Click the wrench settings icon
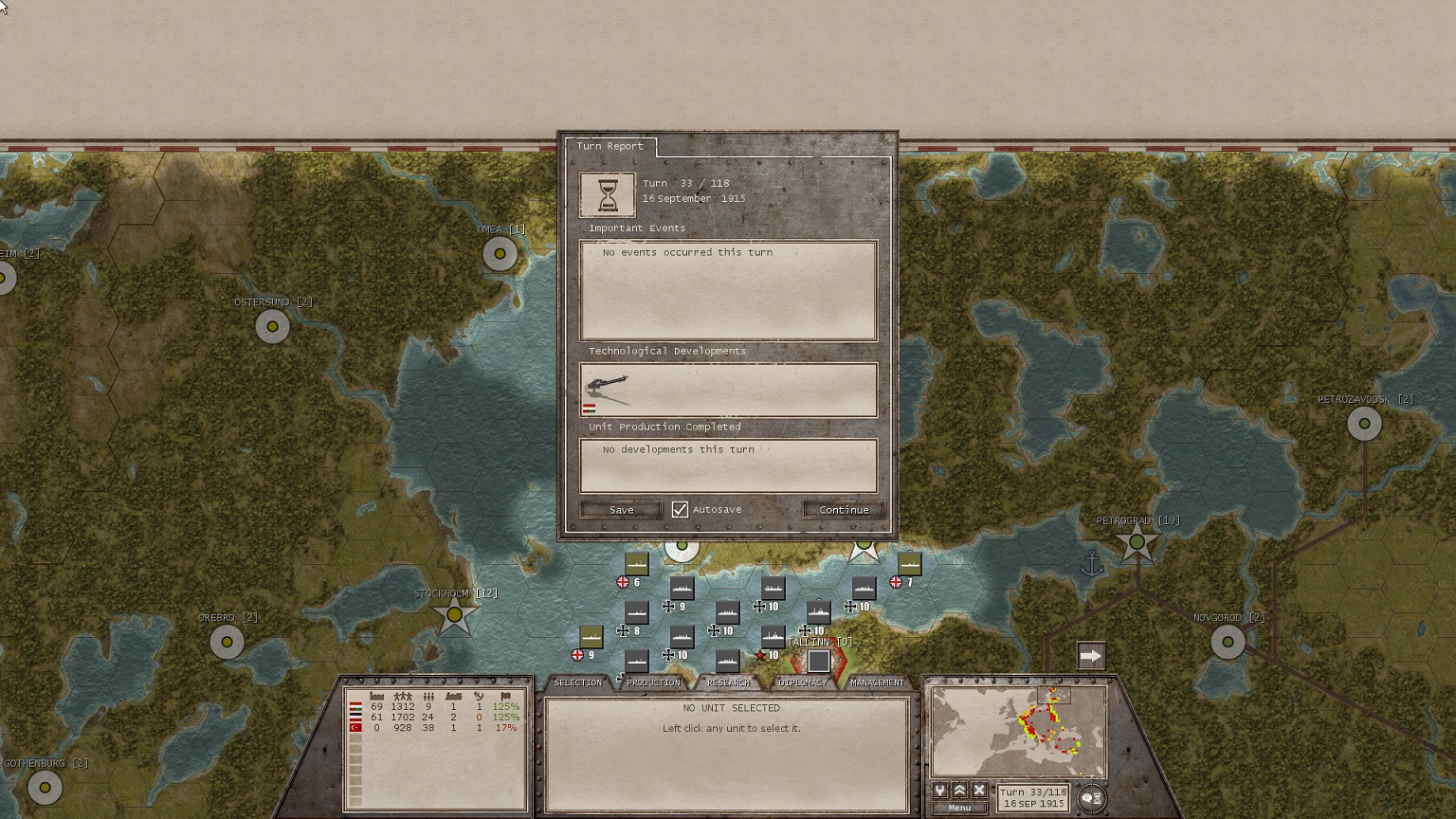The image size is (1456, 819). [x=940, y=791]
